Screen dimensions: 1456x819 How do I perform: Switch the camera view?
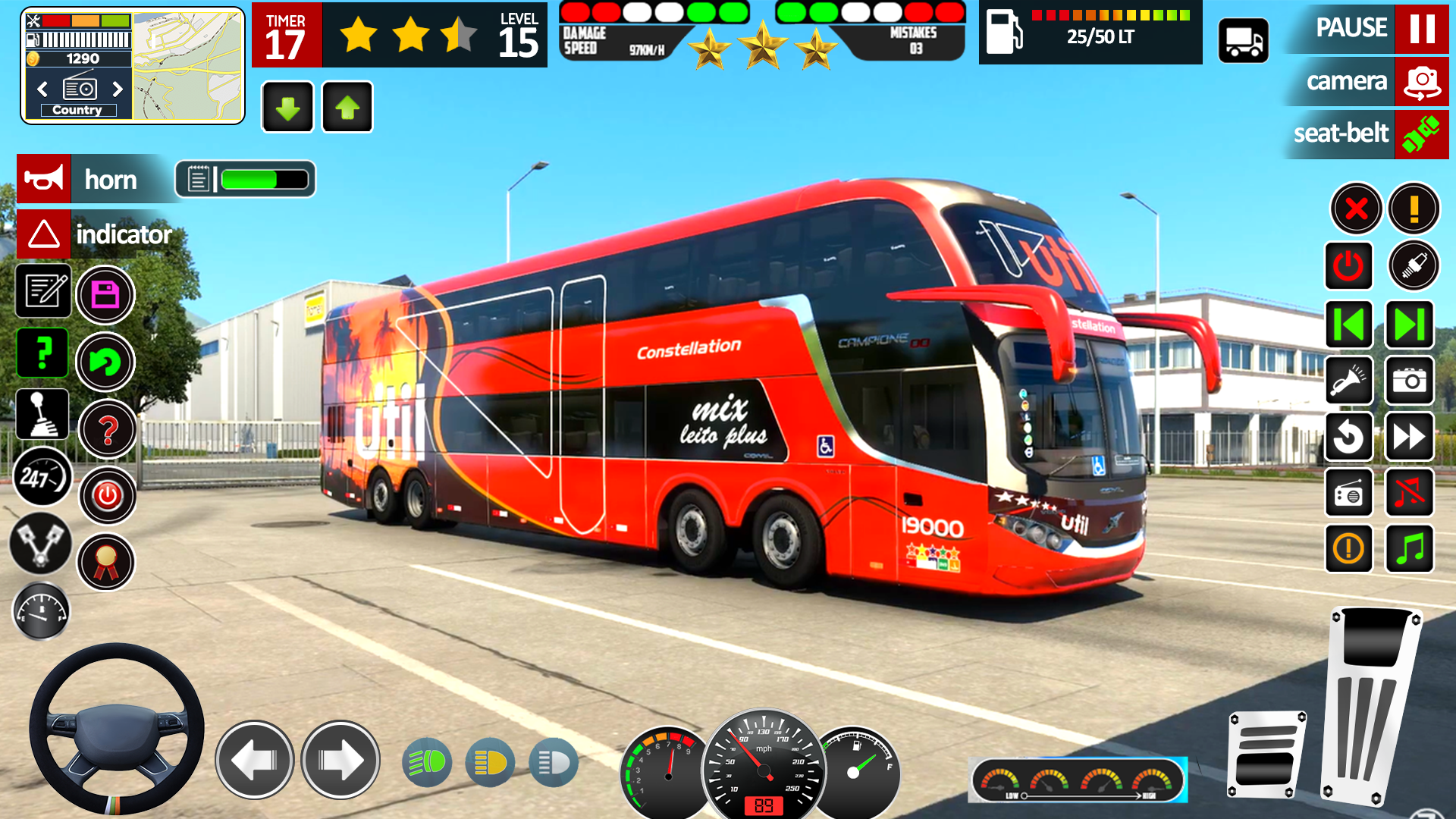pos(1421,81)
